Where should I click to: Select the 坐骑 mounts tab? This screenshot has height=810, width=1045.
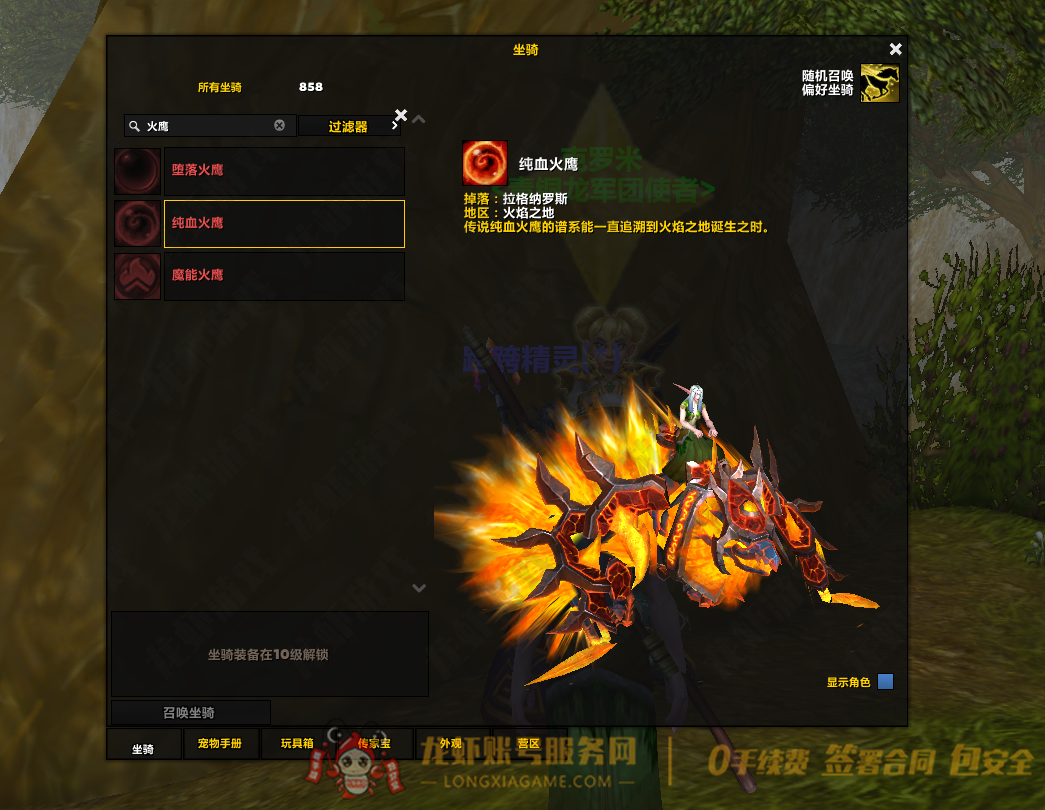coord(144,746)
